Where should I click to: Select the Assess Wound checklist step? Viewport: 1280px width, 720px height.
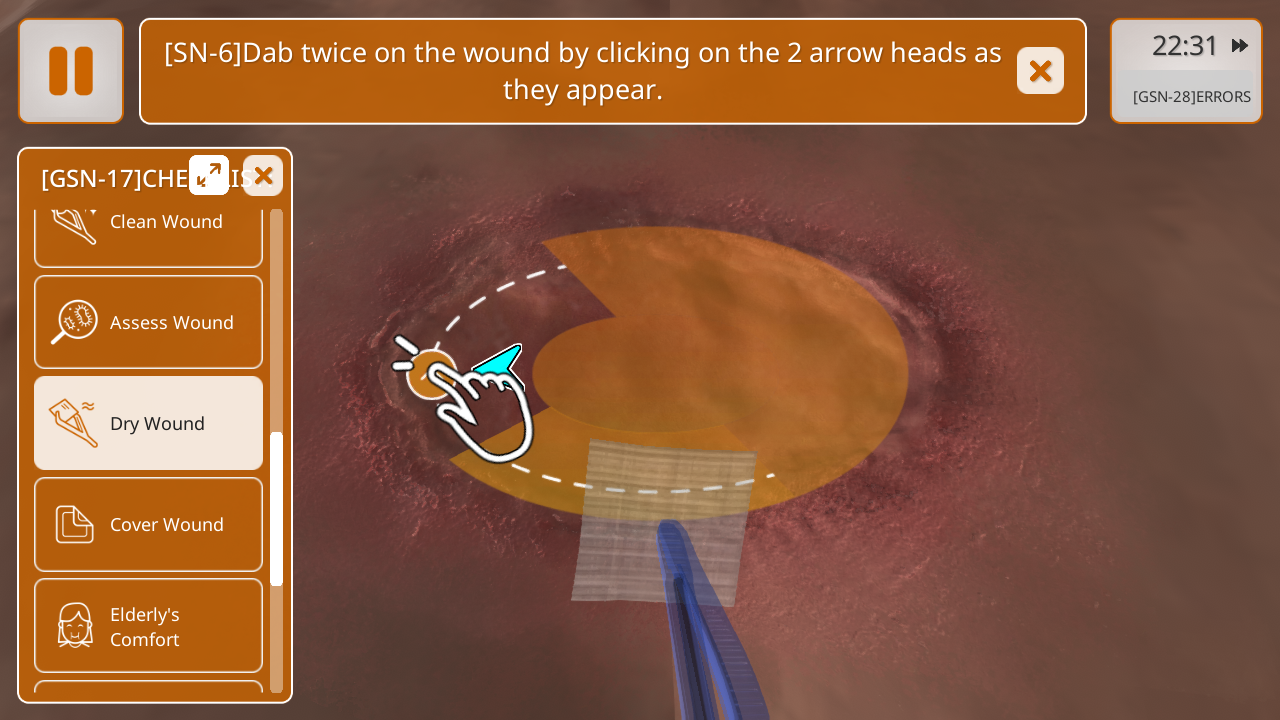[x=148, y=322]
